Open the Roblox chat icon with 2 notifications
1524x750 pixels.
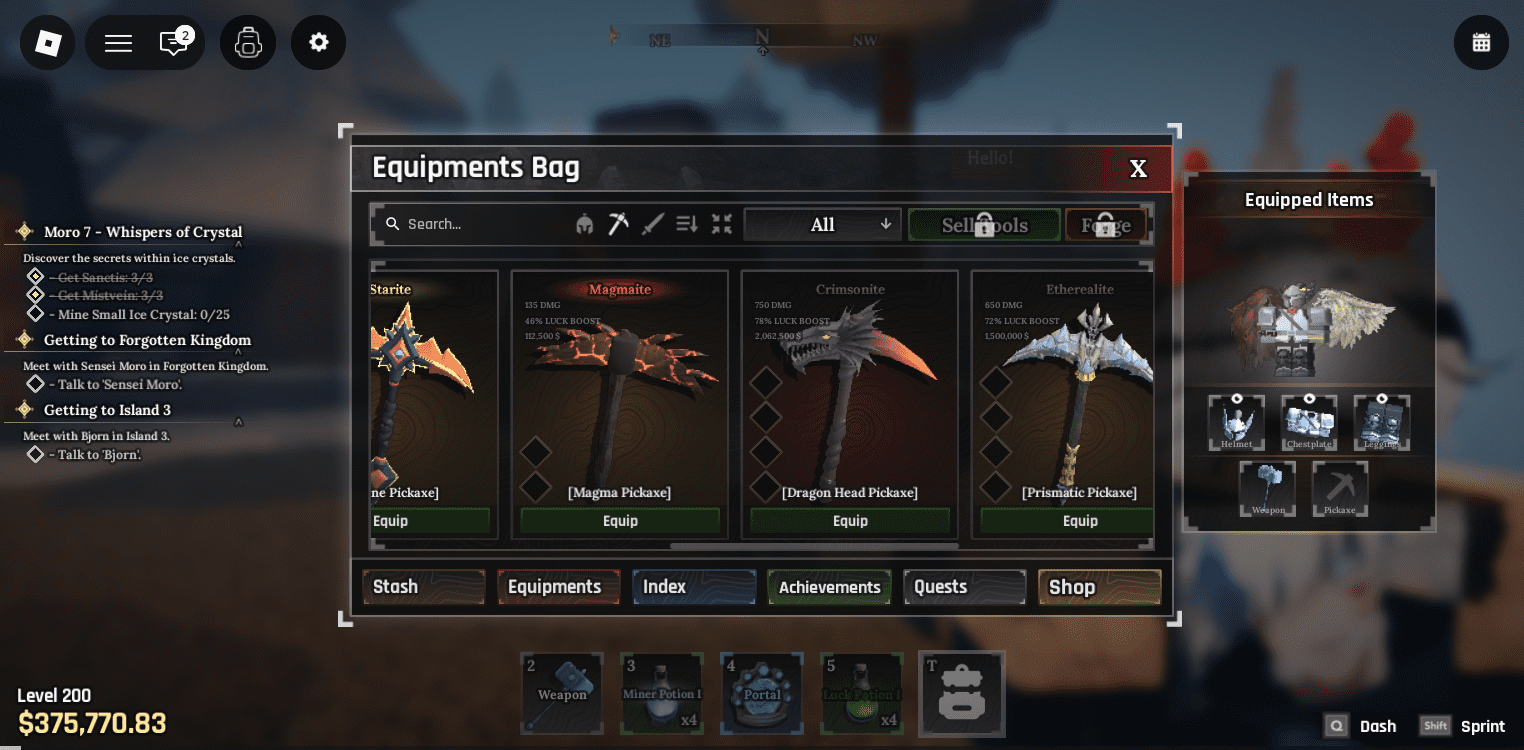(176, 42)
